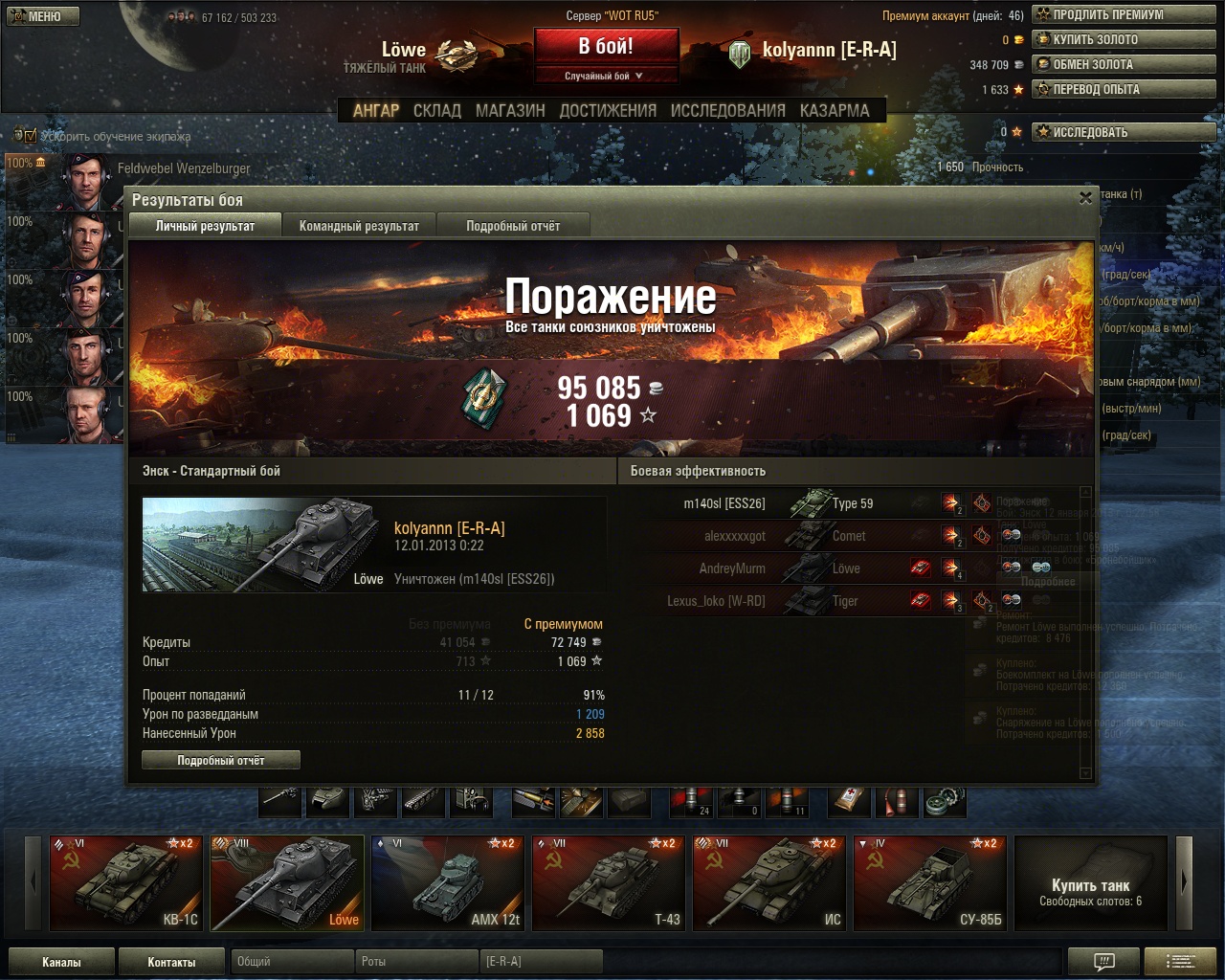1225x980 pixels.
Task: Open the Контакты panel
Action: (x=171, y=962)
